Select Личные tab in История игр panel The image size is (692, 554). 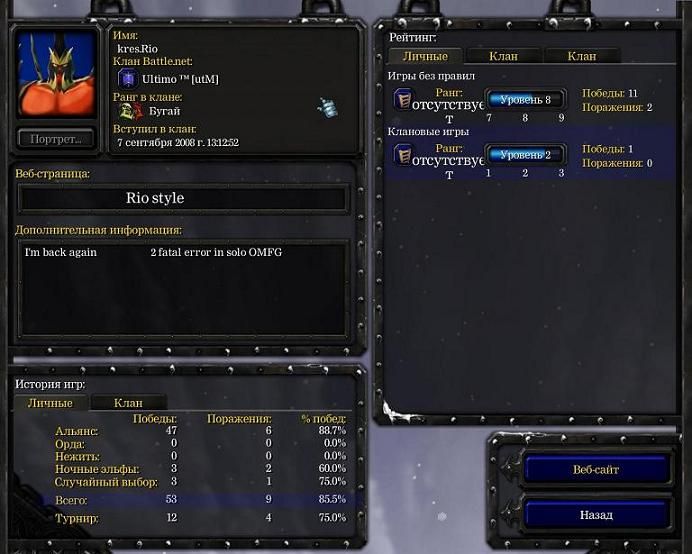point(50,403)
